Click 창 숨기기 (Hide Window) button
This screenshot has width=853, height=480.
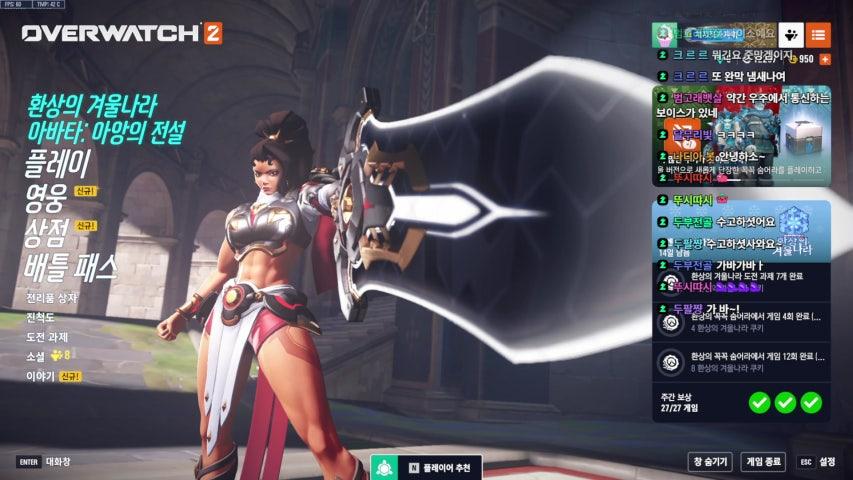pos(710,461)
